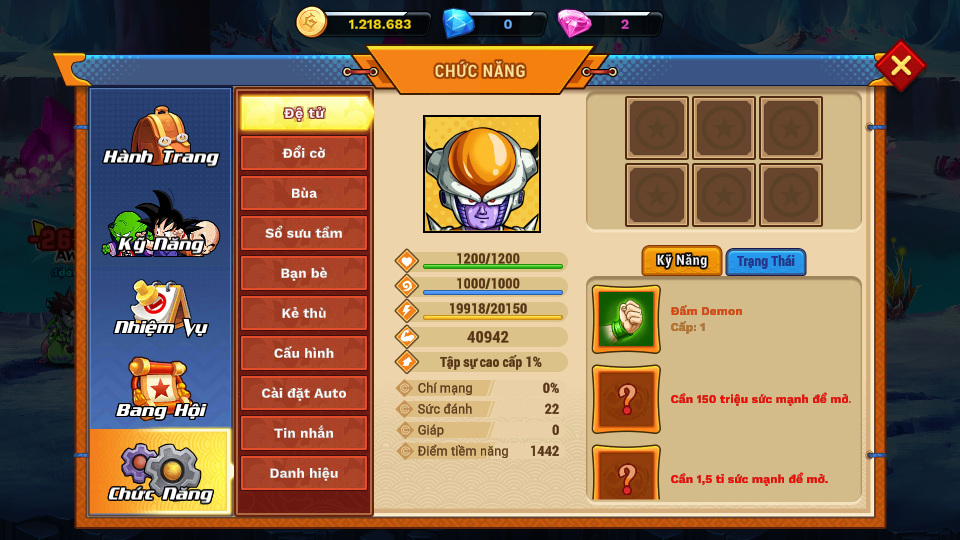Screen dimensions: 960x540
Task: Open the Hành Trang backpack section
Action: point(160,137)
